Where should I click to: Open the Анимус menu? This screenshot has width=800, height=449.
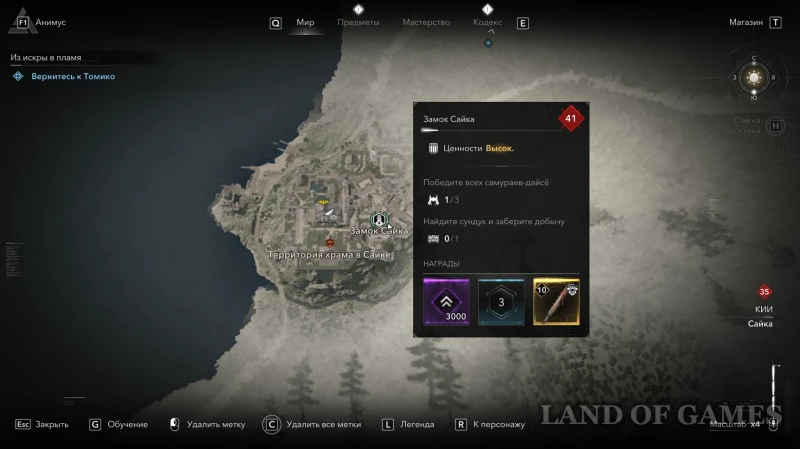pos(50,22)
